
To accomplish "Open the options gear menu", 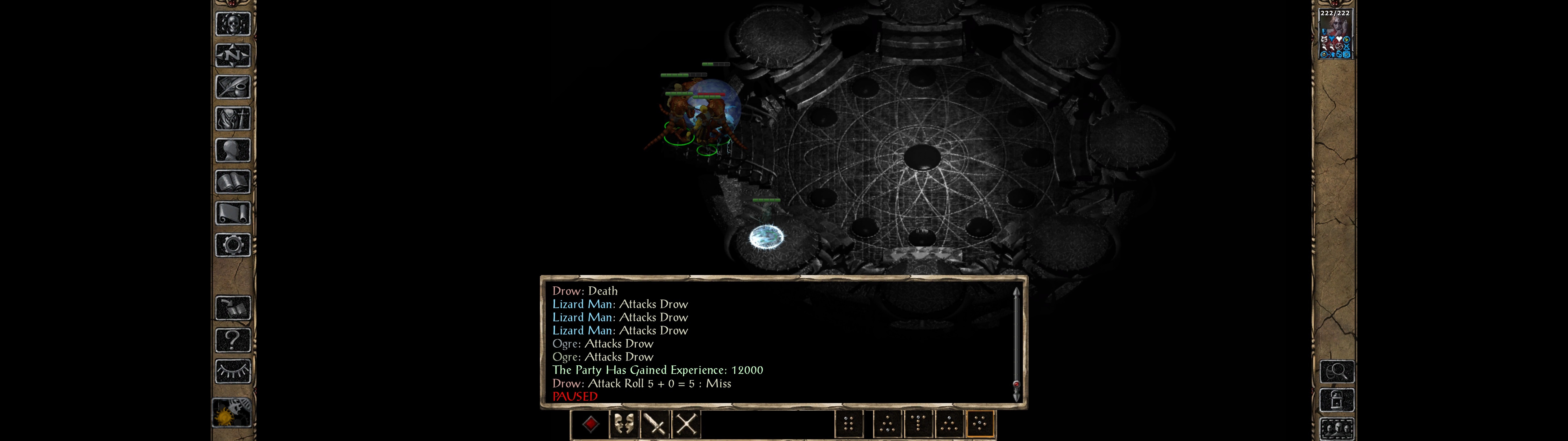I will click(x=232, y=246).
